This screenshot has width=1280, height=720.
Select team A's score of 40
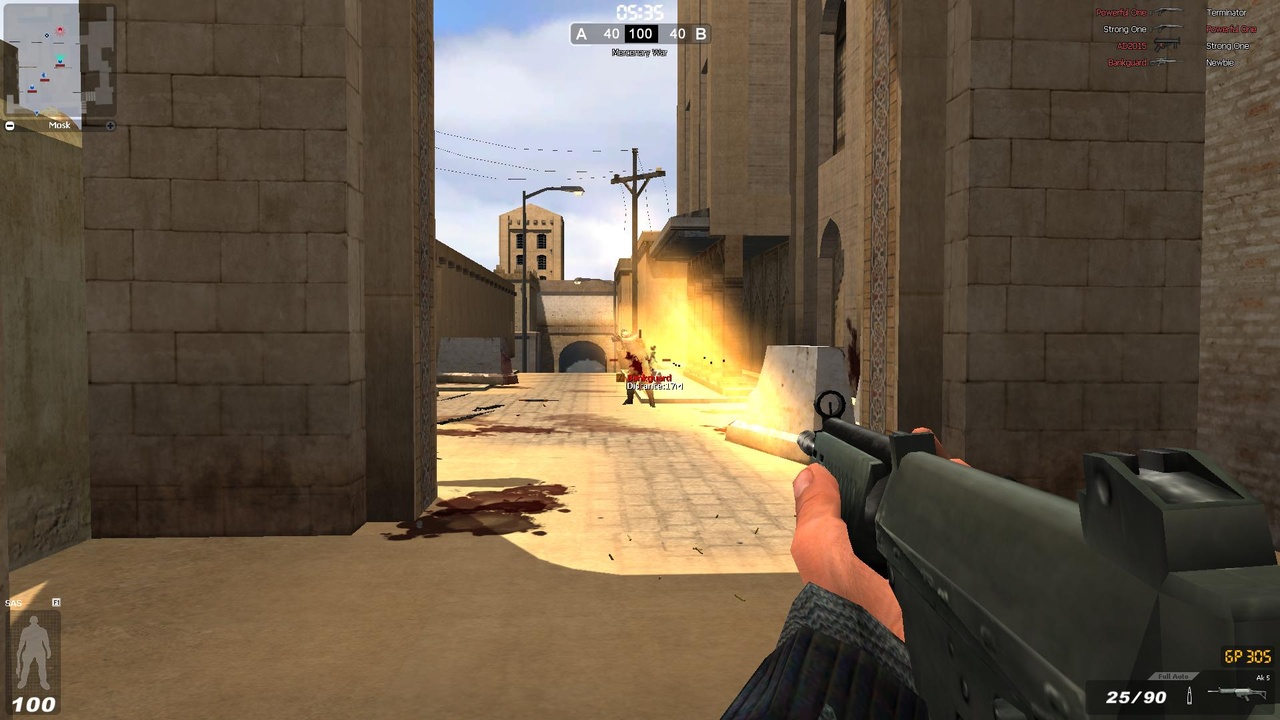point(611,33)
